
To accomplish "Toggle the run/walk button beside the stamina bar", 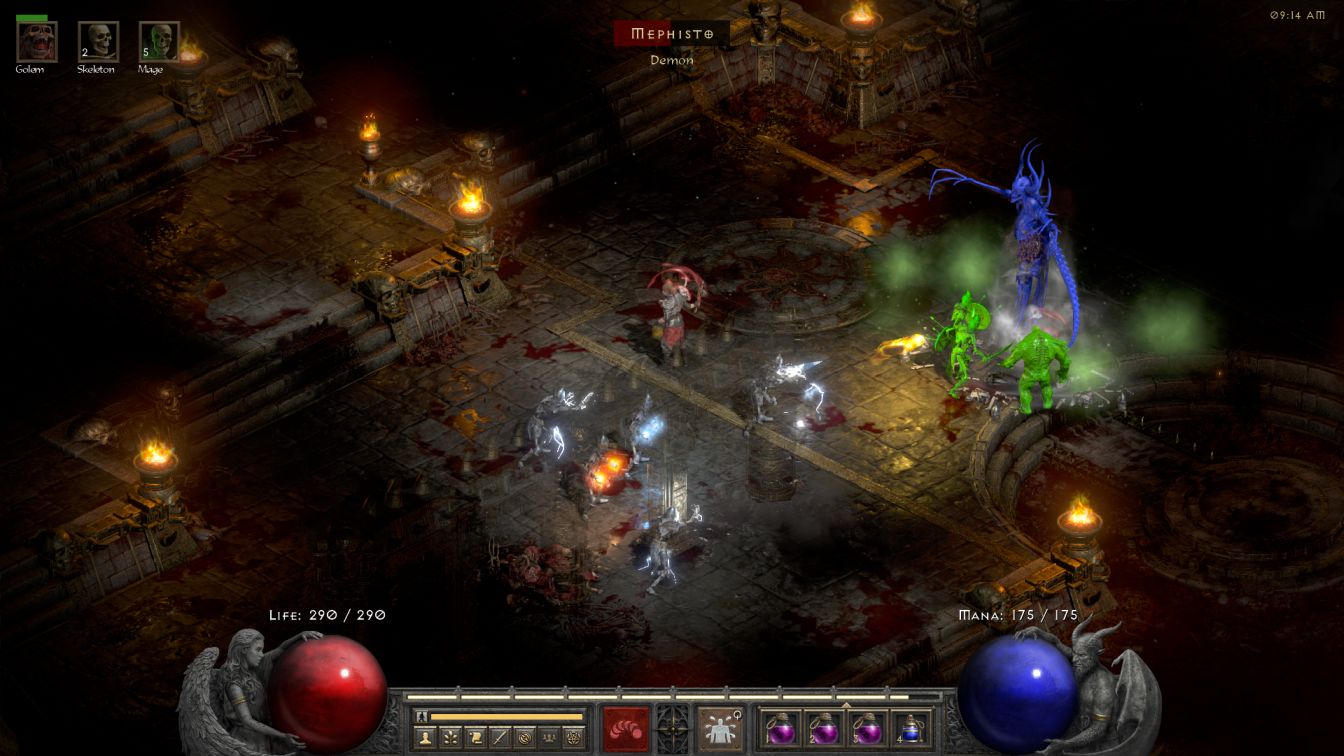I will click(423, 716).
